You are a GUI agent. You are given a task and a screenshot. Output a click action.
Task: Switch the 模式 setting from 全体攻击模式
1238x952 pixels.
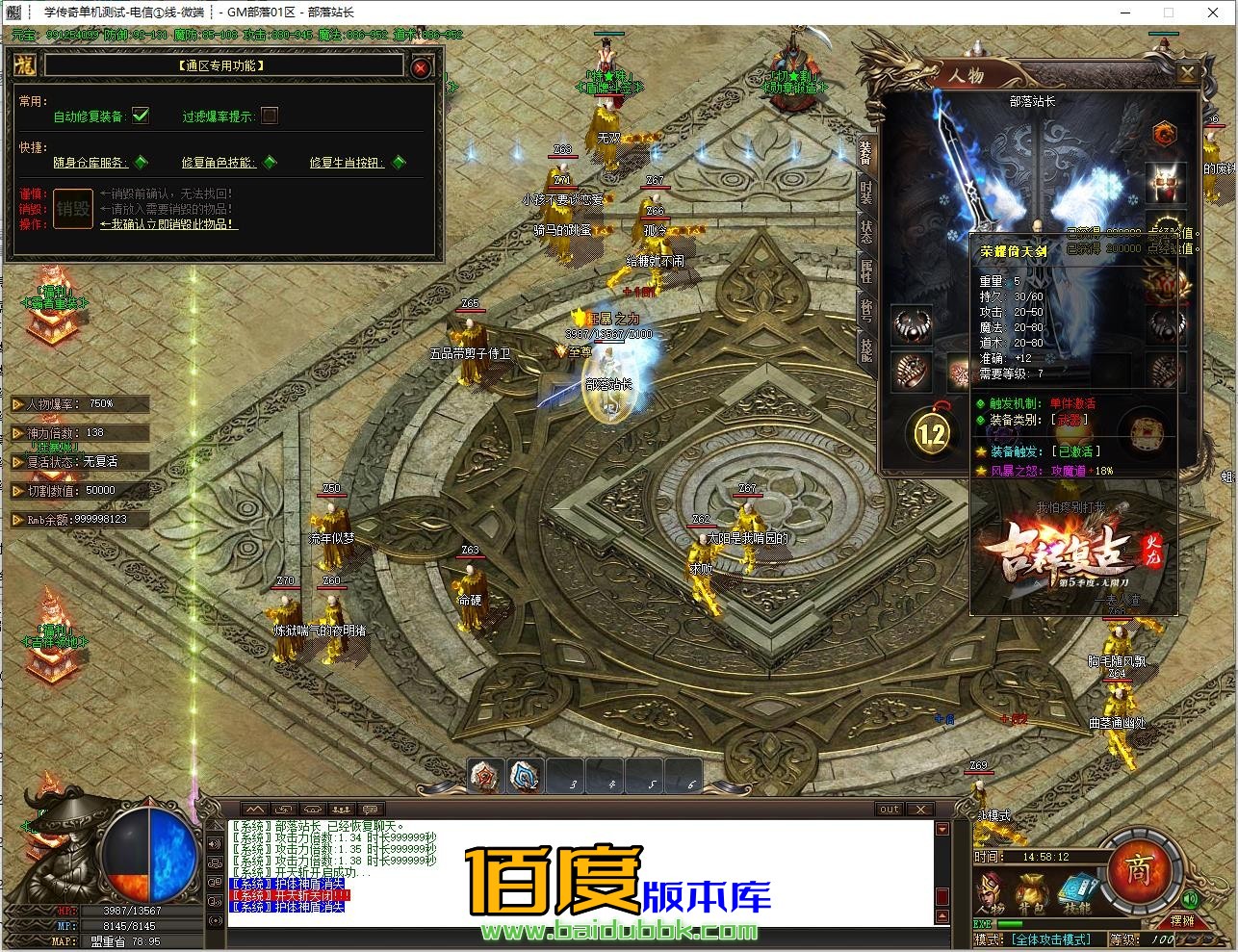[x=1050, y=940]
